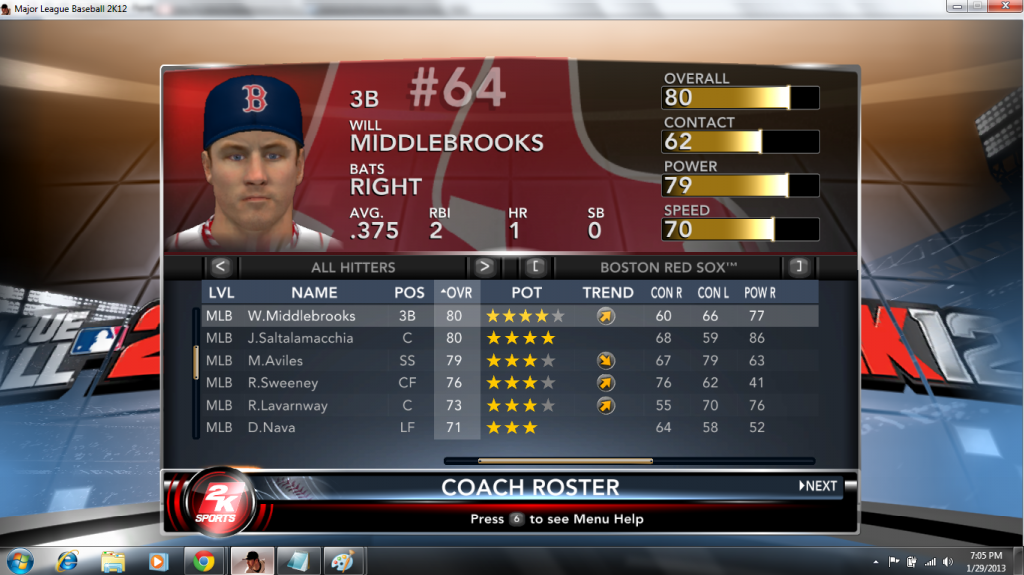1024x575 pixels.
Task: Click the right arrow beside All Hitters
Action: [x=484, y=267]
